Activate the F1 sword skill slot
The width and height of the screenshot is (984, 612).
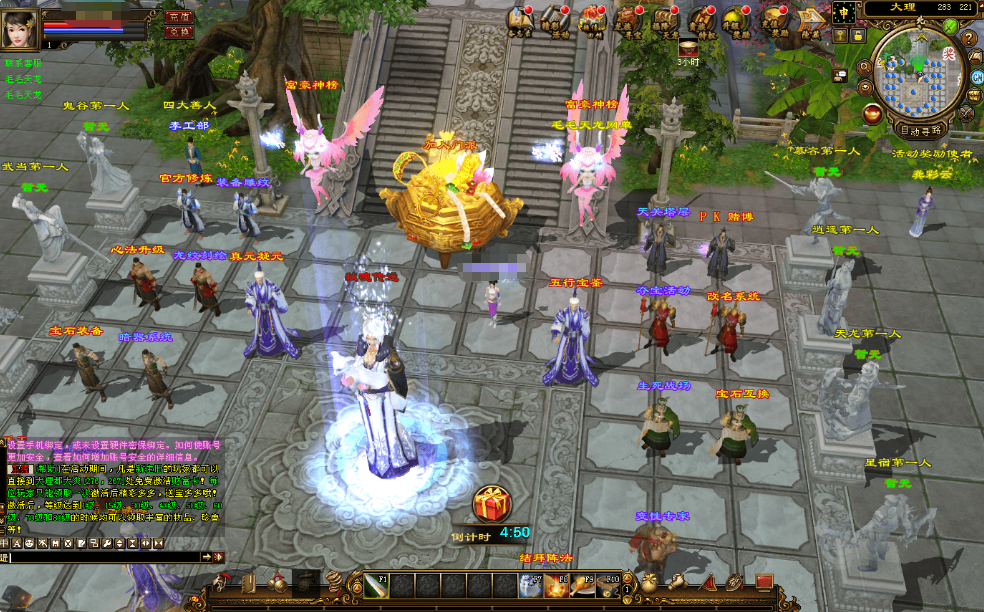376,586
